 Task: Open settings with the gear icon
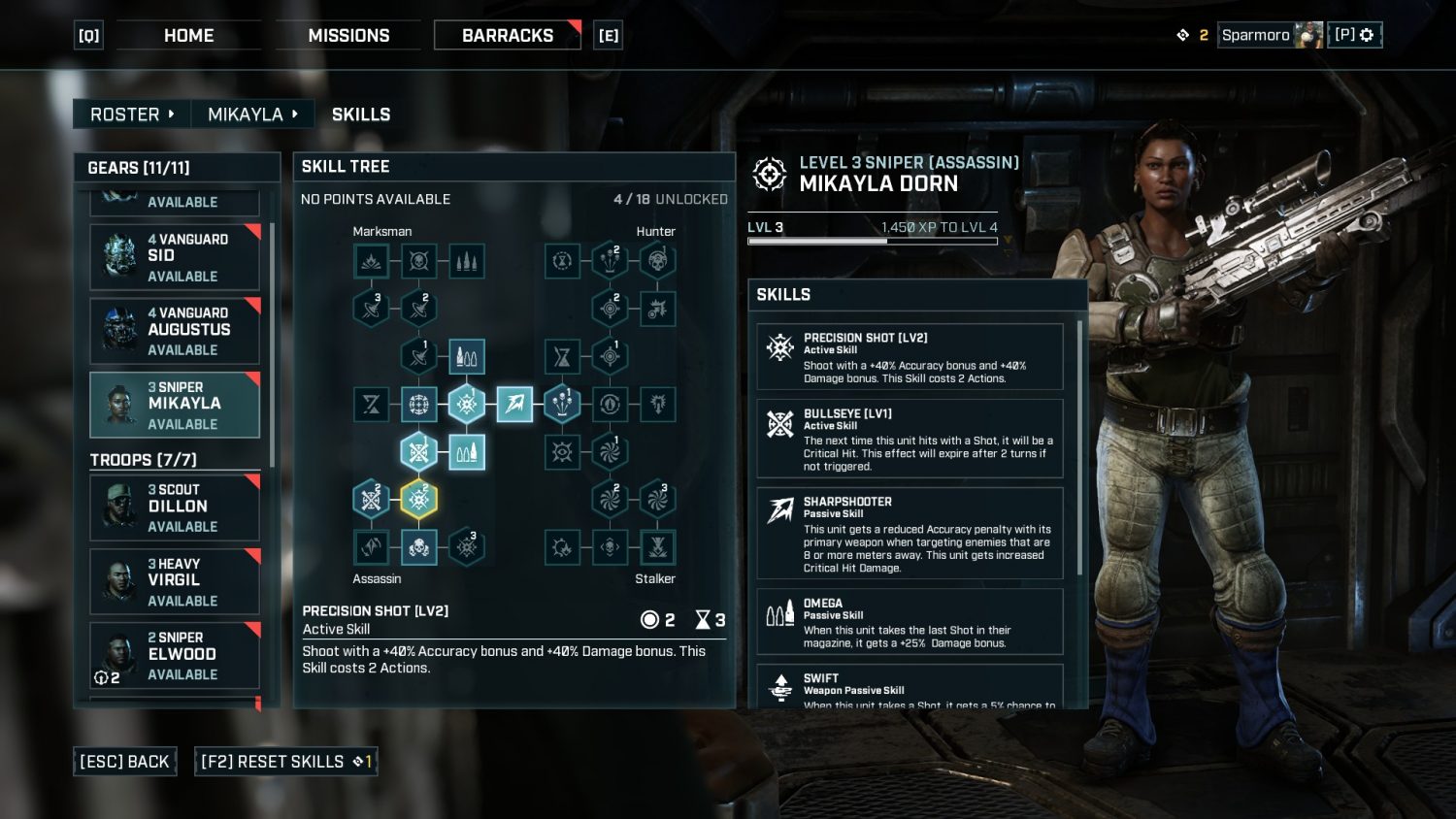coord(1367,35)
